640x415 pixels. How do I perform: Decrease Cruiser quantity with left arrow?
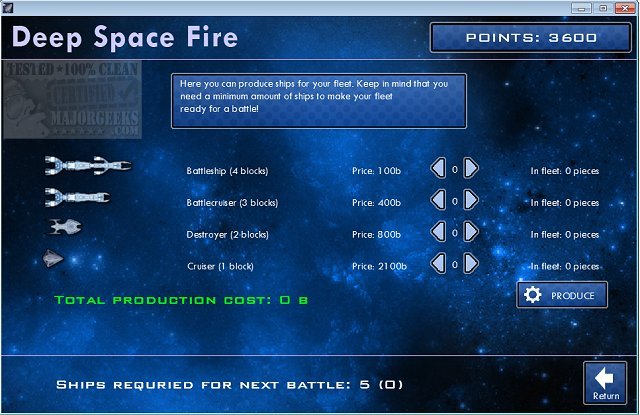pos(437,266)
